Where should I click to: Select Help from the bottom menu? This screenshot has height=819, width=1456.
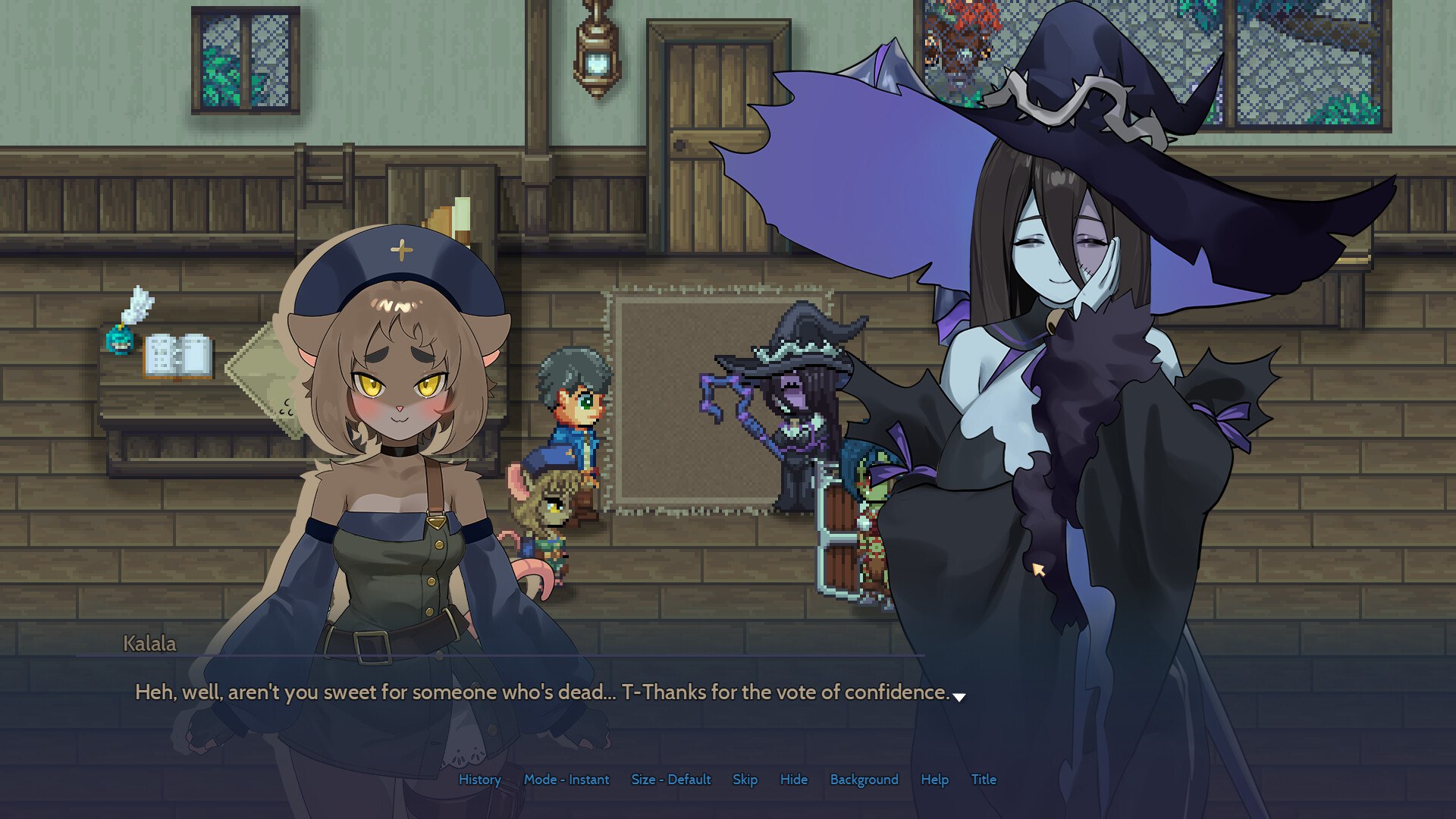coord(935,780)
